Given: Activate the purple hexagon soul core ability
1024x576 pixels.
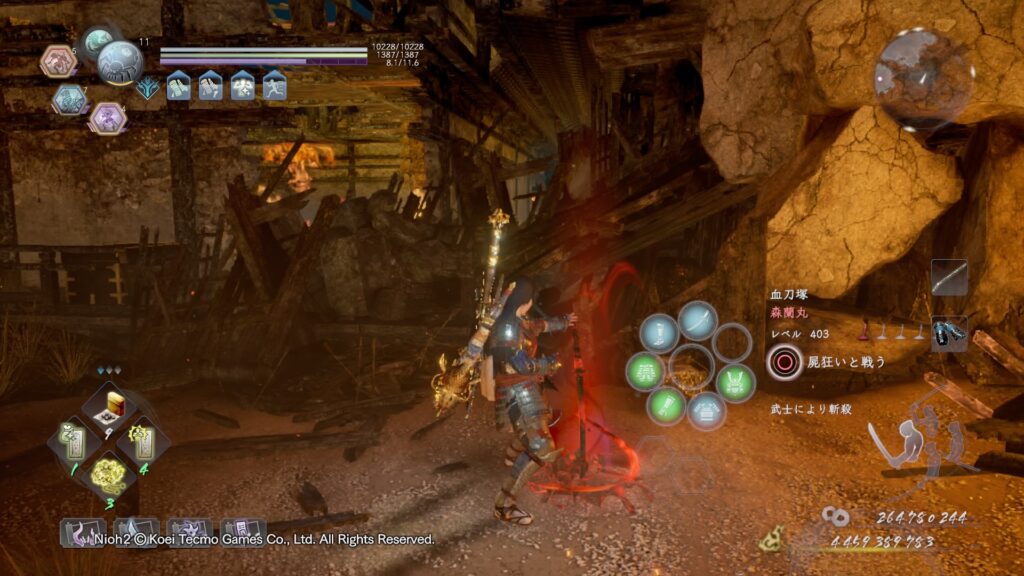Looking at the screenshot, I should (x=107, y=118).
